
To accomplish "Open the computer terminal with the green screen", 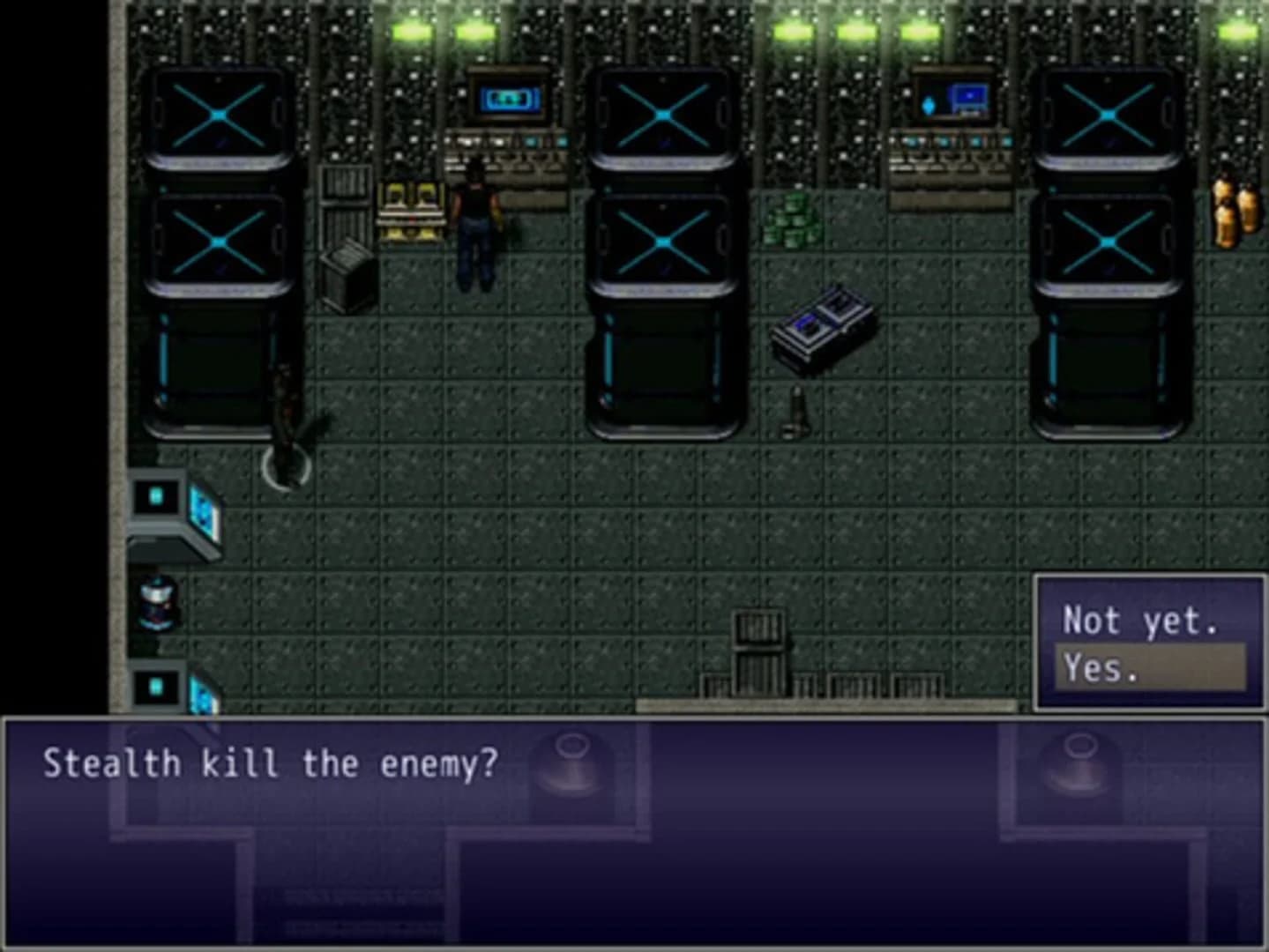I will (509, 100).
